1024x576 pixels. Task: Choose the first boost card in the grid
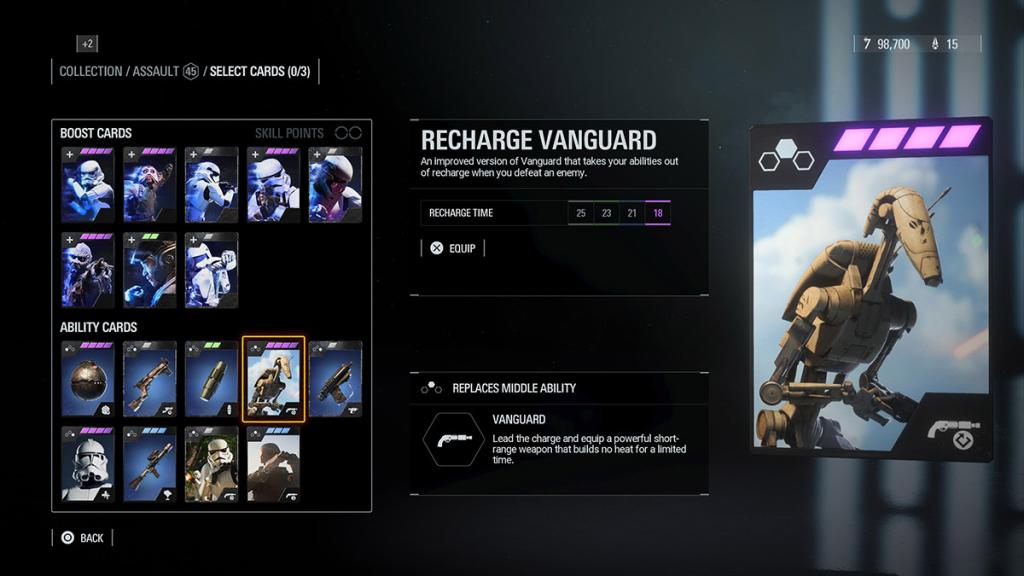click(x=88, y=185)
